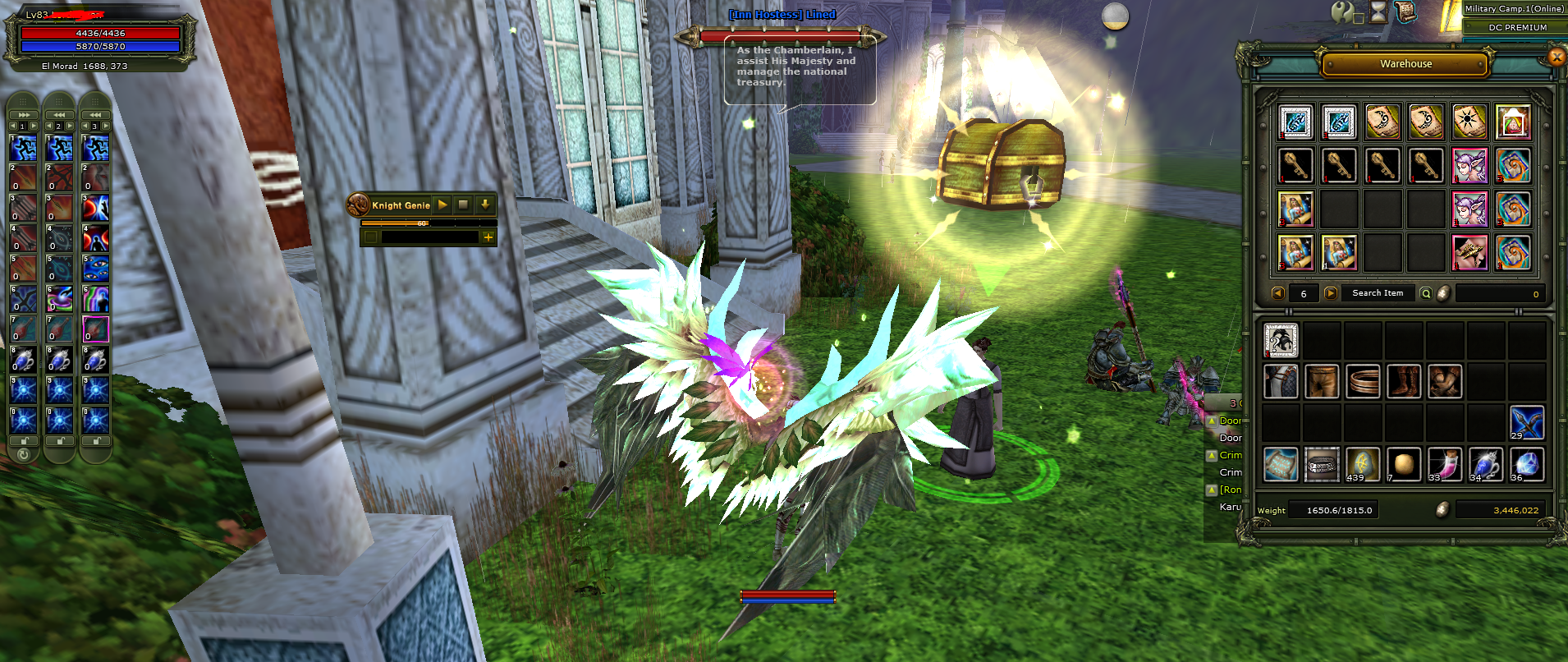Select the leather boots in inventory

click(1404, 382)
